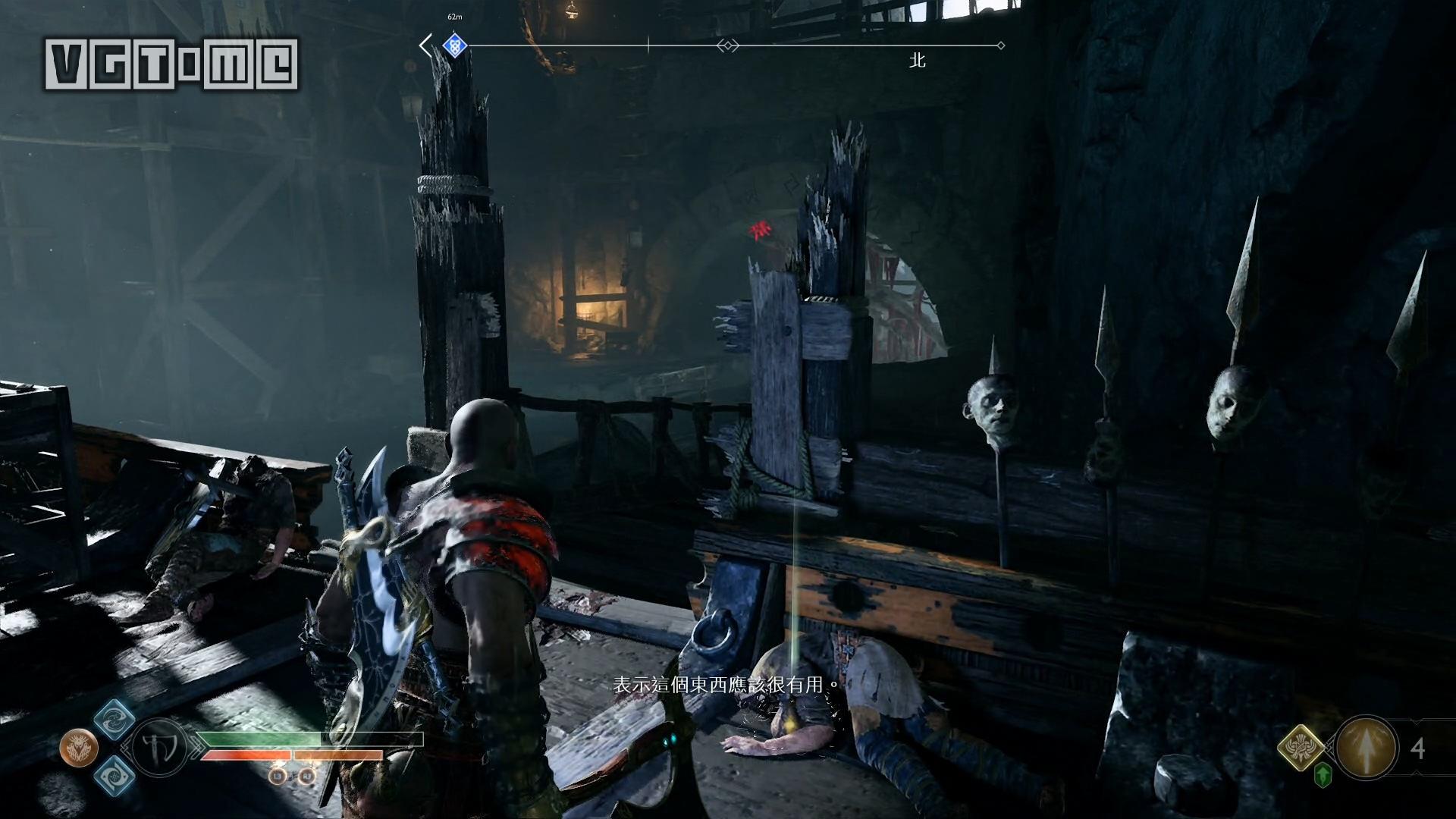Click the north (北) marker on the compass
Viewport: 1456px width, 819px height.
918,61
